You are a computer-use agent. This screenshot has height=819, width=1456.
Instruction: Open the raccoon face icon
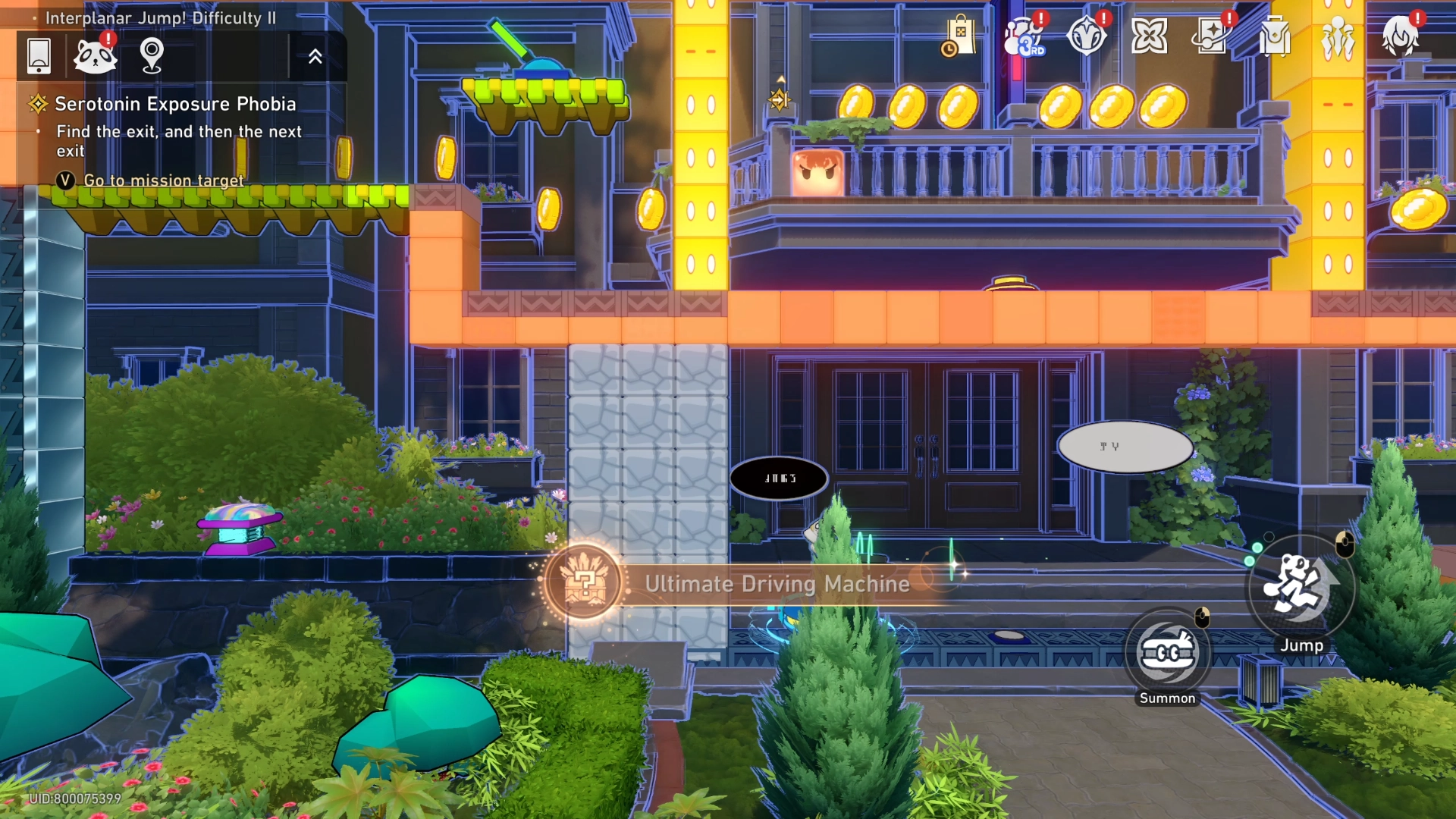pos(95,56)
